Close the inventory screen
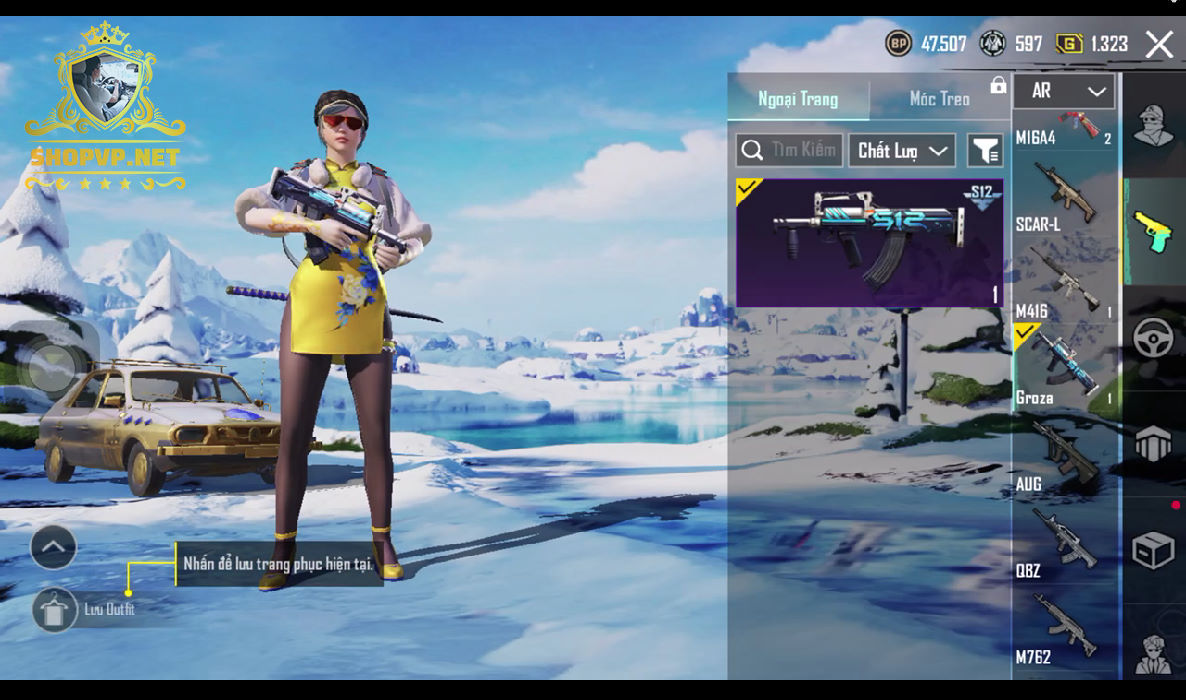The height and width of the screenshot is (700, 1186). coord(1159,44)
